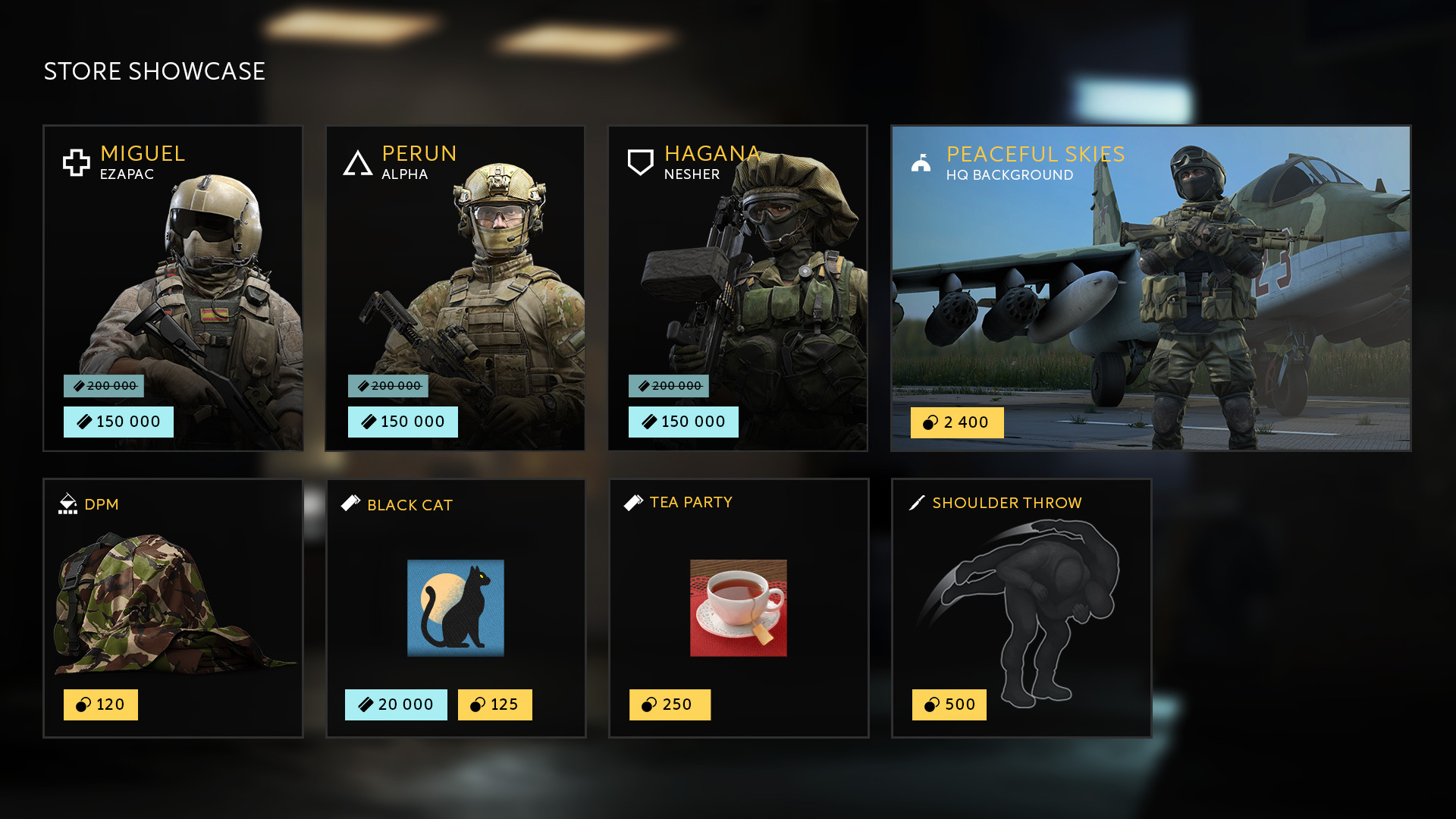Select the Shoulder Throw execution item
This screenshot has height=819, width=1456.
pos(1021,599)
